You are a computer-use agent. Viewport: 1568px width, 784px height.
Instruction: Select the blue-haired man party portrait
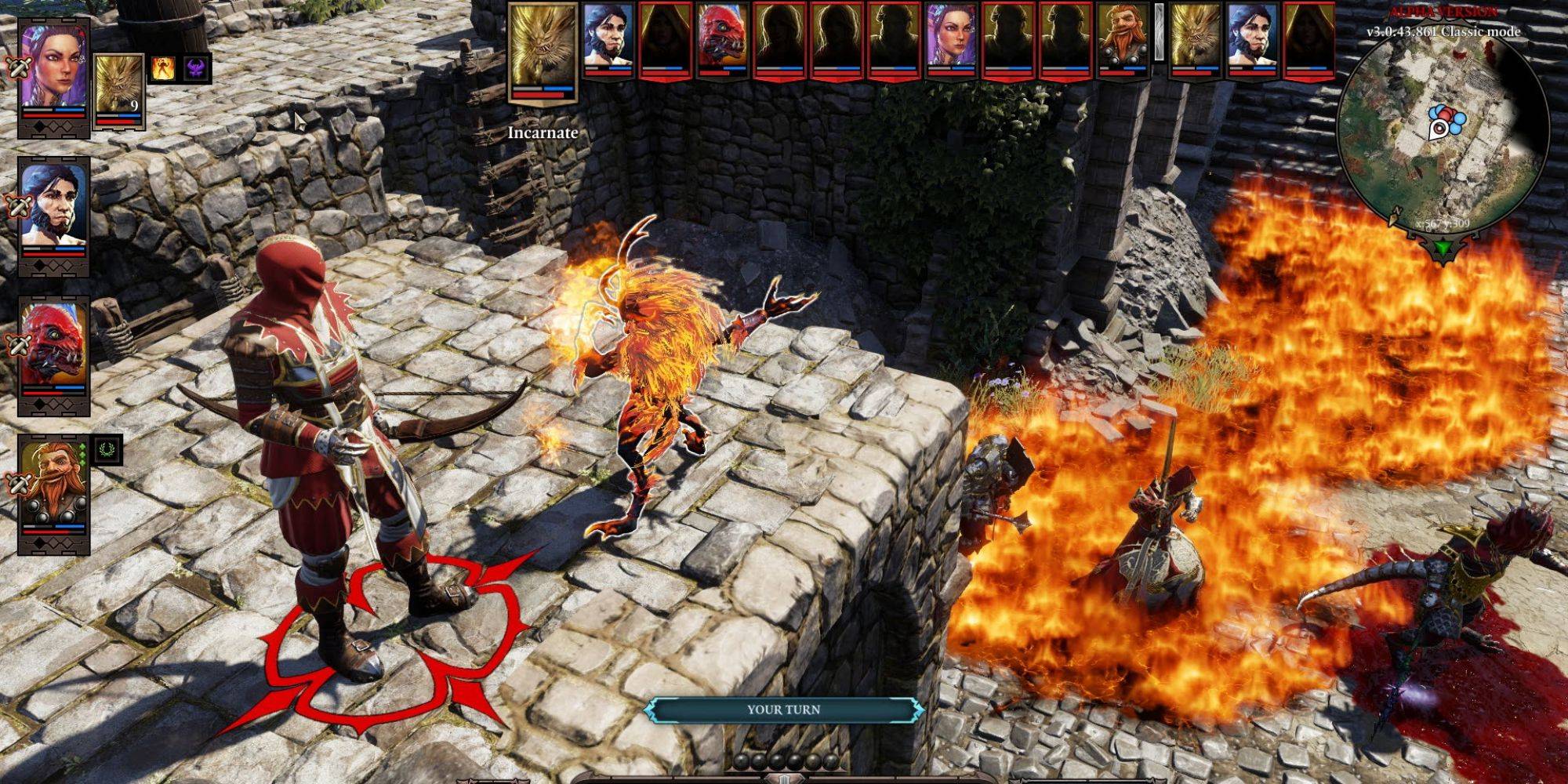pos(53,204)
